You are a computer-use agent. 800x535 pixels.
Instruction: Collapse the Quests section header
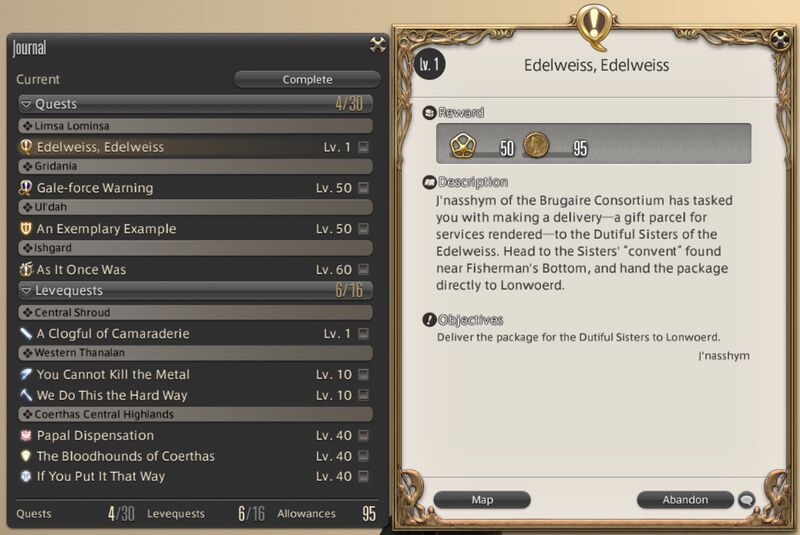(x=26, y=104)
